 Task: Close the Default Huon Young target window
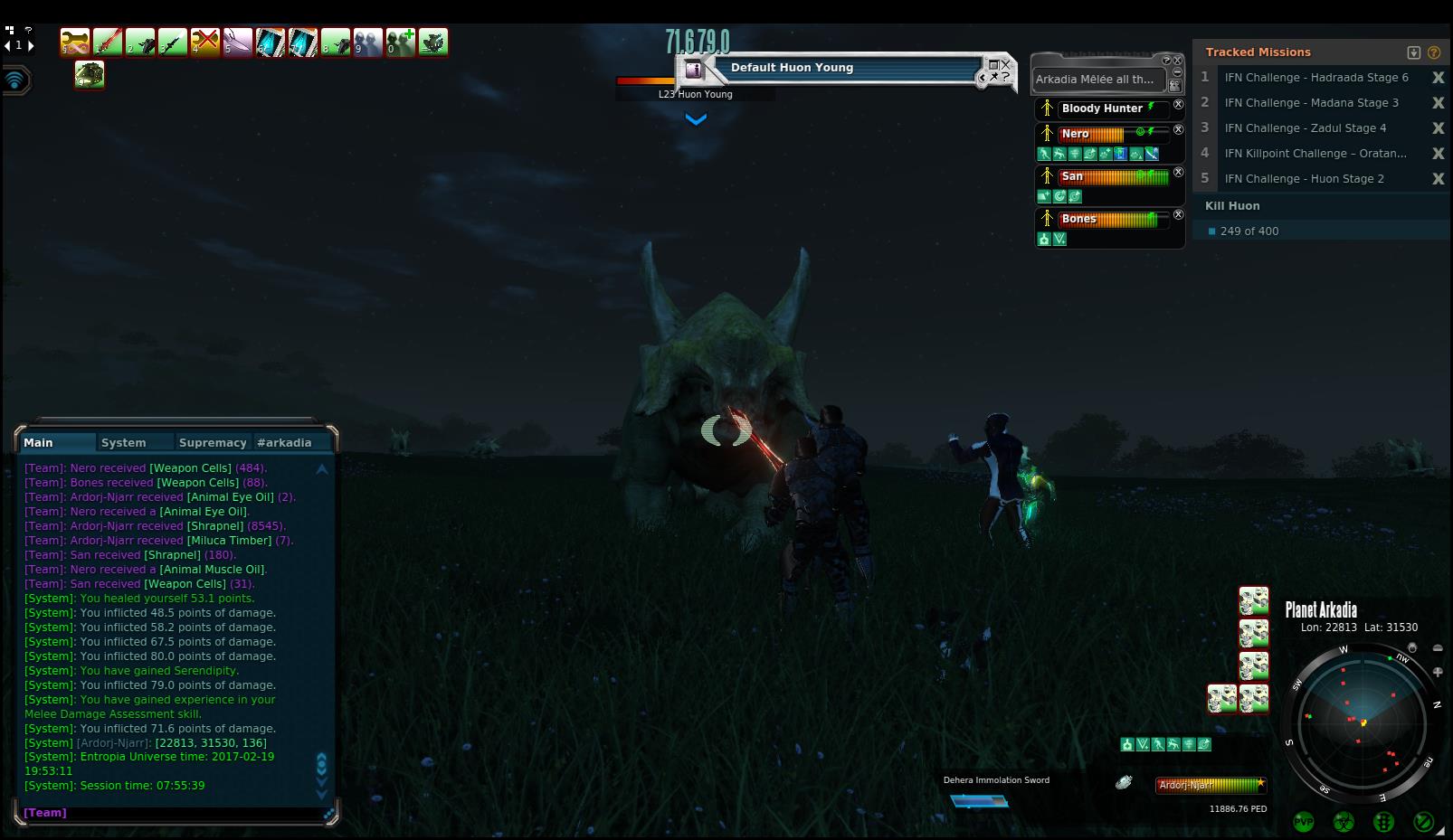click(x=1006, y=64)
